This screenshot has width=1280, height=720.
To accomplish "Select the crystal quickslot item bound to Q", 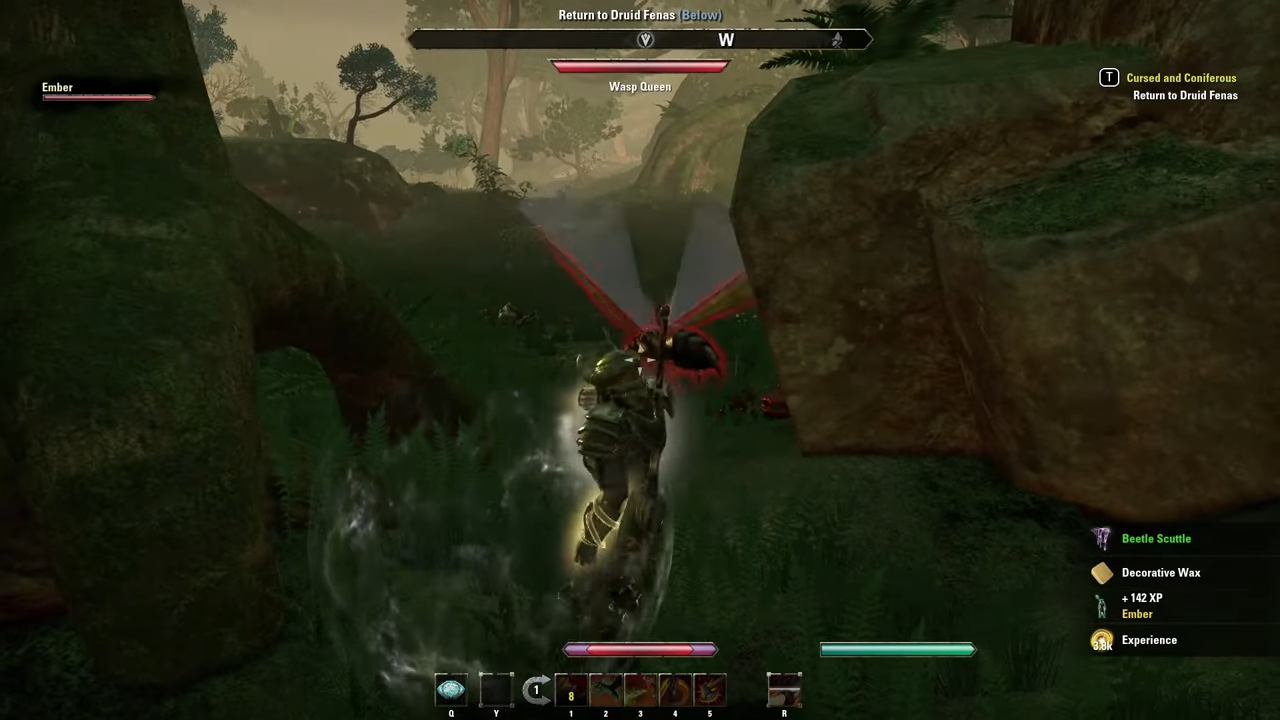I will point(450,688).
